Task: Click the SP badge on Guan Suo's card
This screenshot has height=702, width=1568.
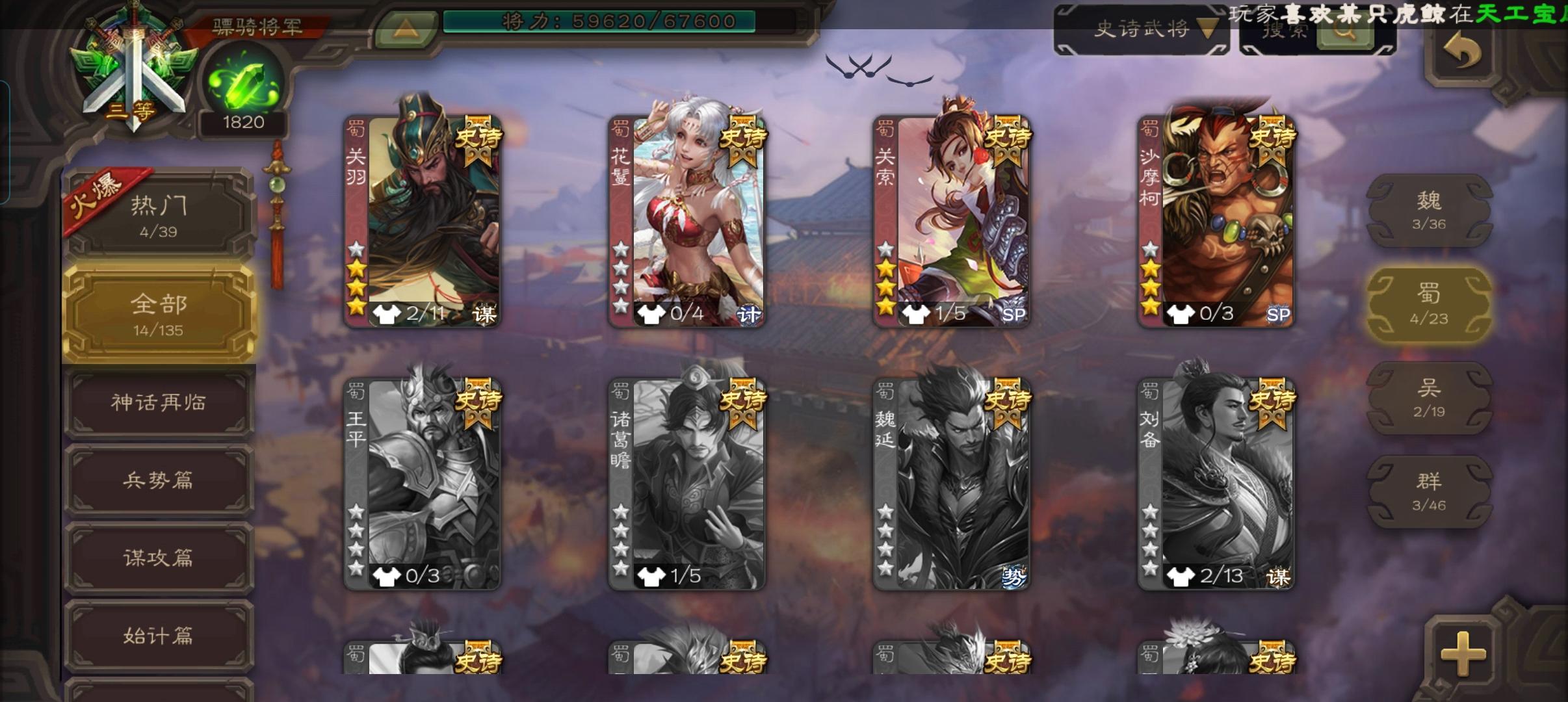Action: pos(1015,314)
